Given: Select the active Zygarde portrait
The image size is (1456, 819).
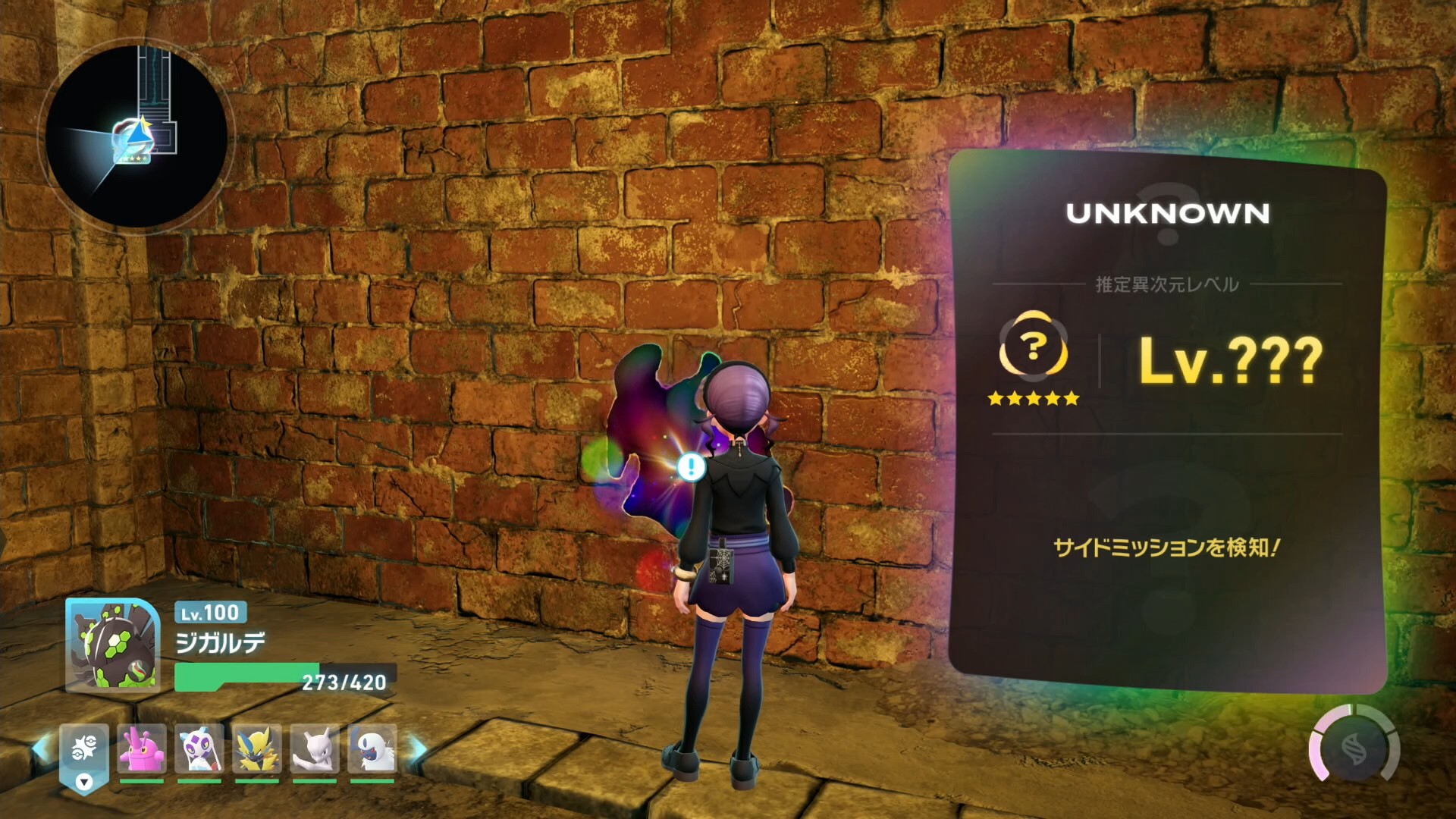Looking at the screenshot, I should click(x=112, y=646).
